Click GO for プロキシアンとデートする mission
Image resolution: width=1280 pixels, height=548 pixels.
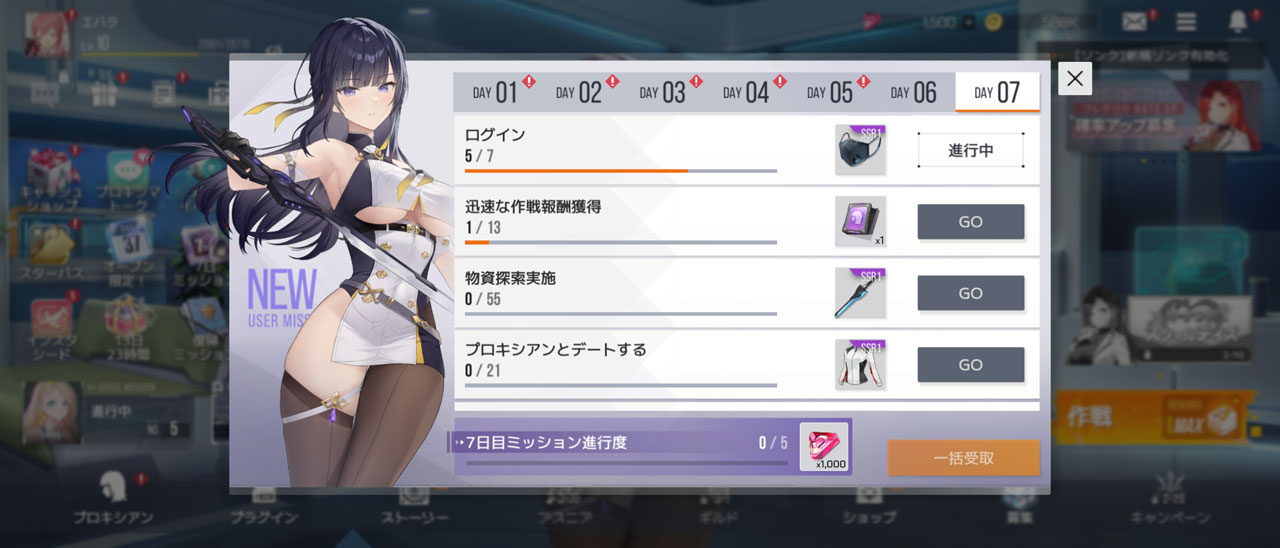(970, 365)
